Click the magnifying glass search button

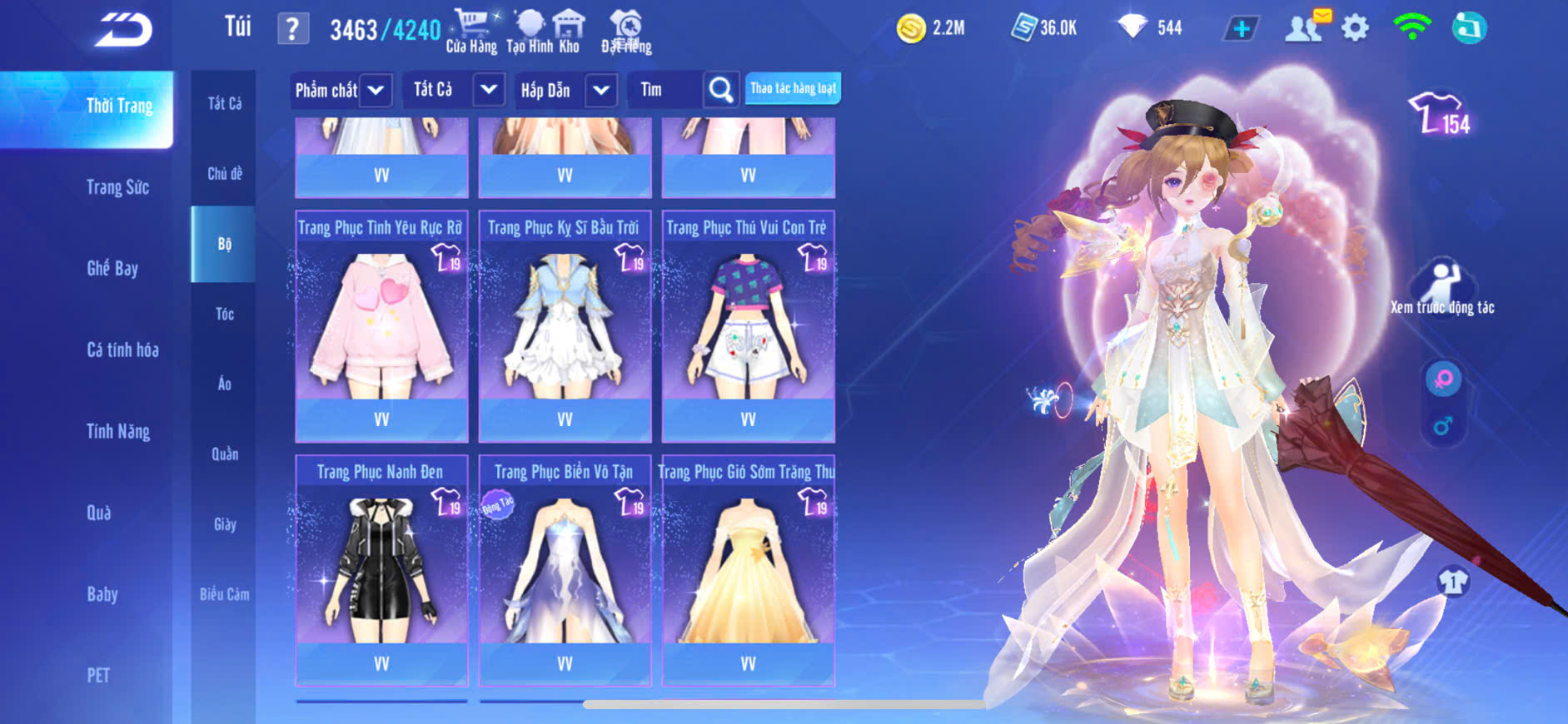tap(720, 90)
